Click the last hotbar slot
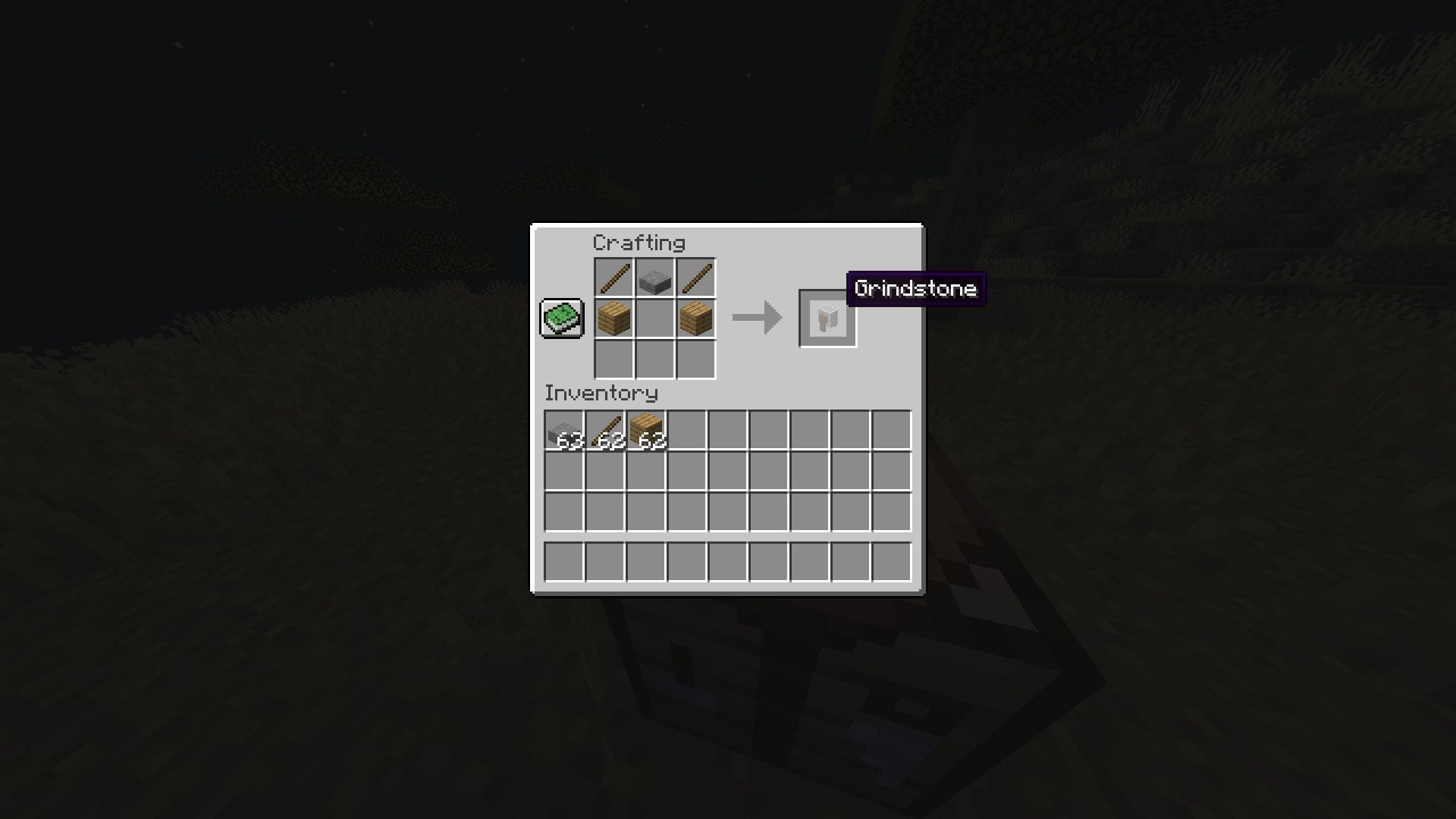This screenshot has width=1456, height=819. pos(891,562)
